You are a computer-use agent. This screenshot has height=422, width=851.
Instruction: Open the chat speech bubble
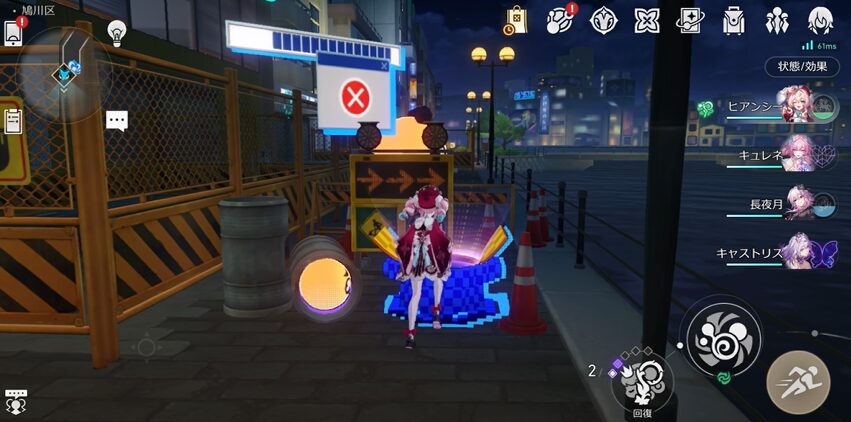117,121
